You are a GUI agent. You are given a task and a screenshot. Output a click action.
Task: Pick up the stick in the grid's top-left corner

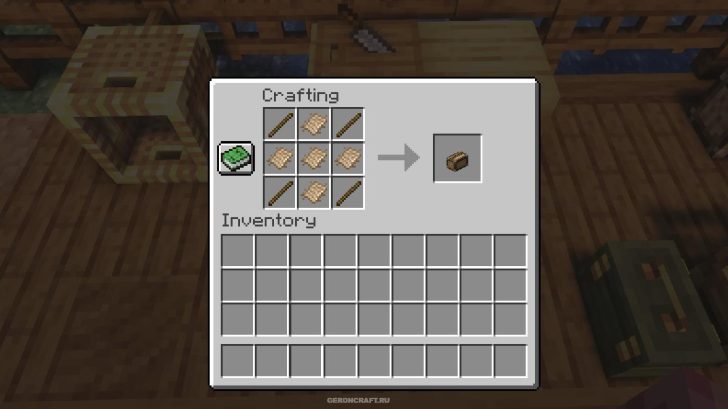[280, 125]
